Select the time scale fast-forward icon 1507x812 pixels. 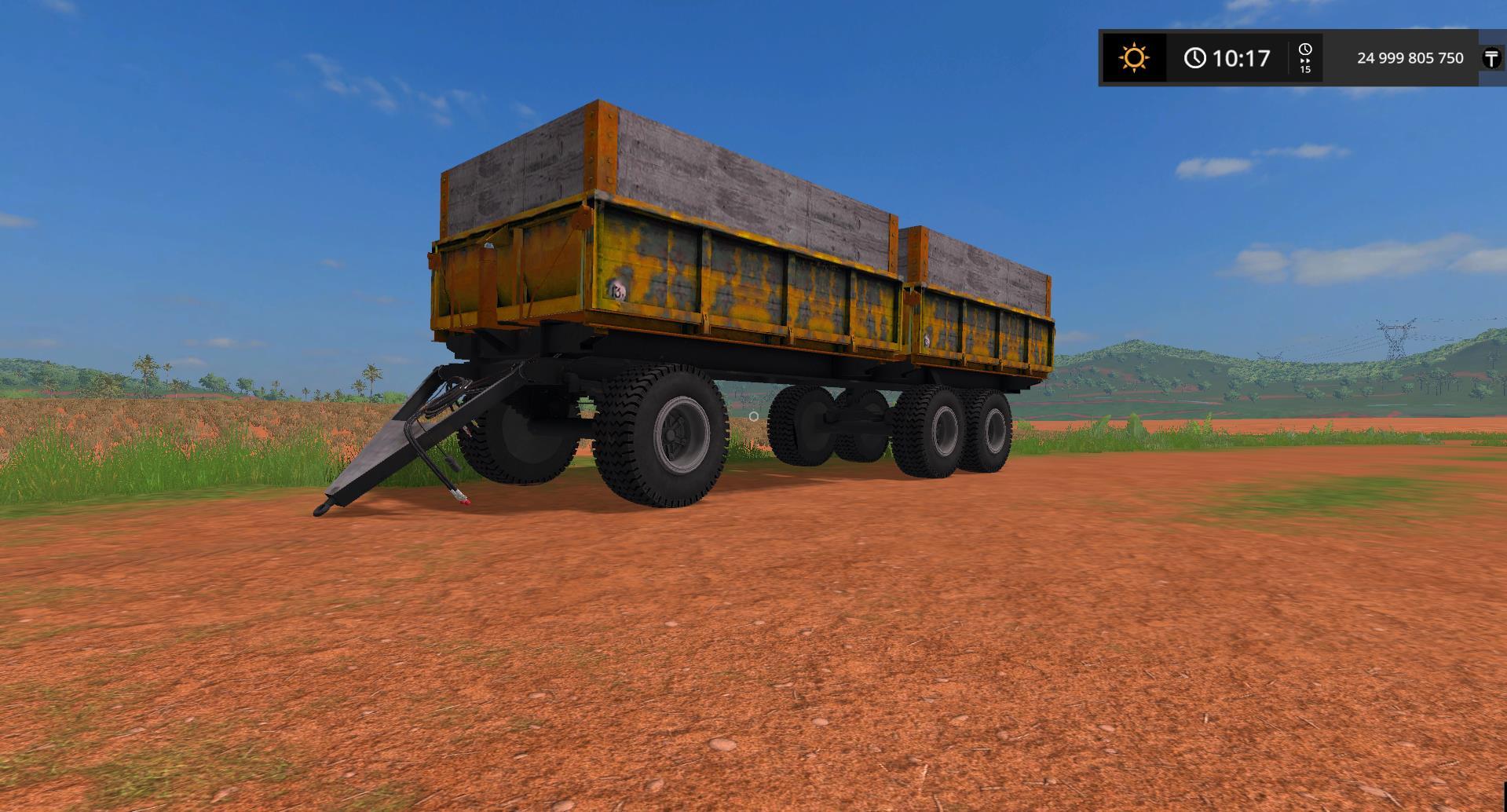click(1304, 59)
